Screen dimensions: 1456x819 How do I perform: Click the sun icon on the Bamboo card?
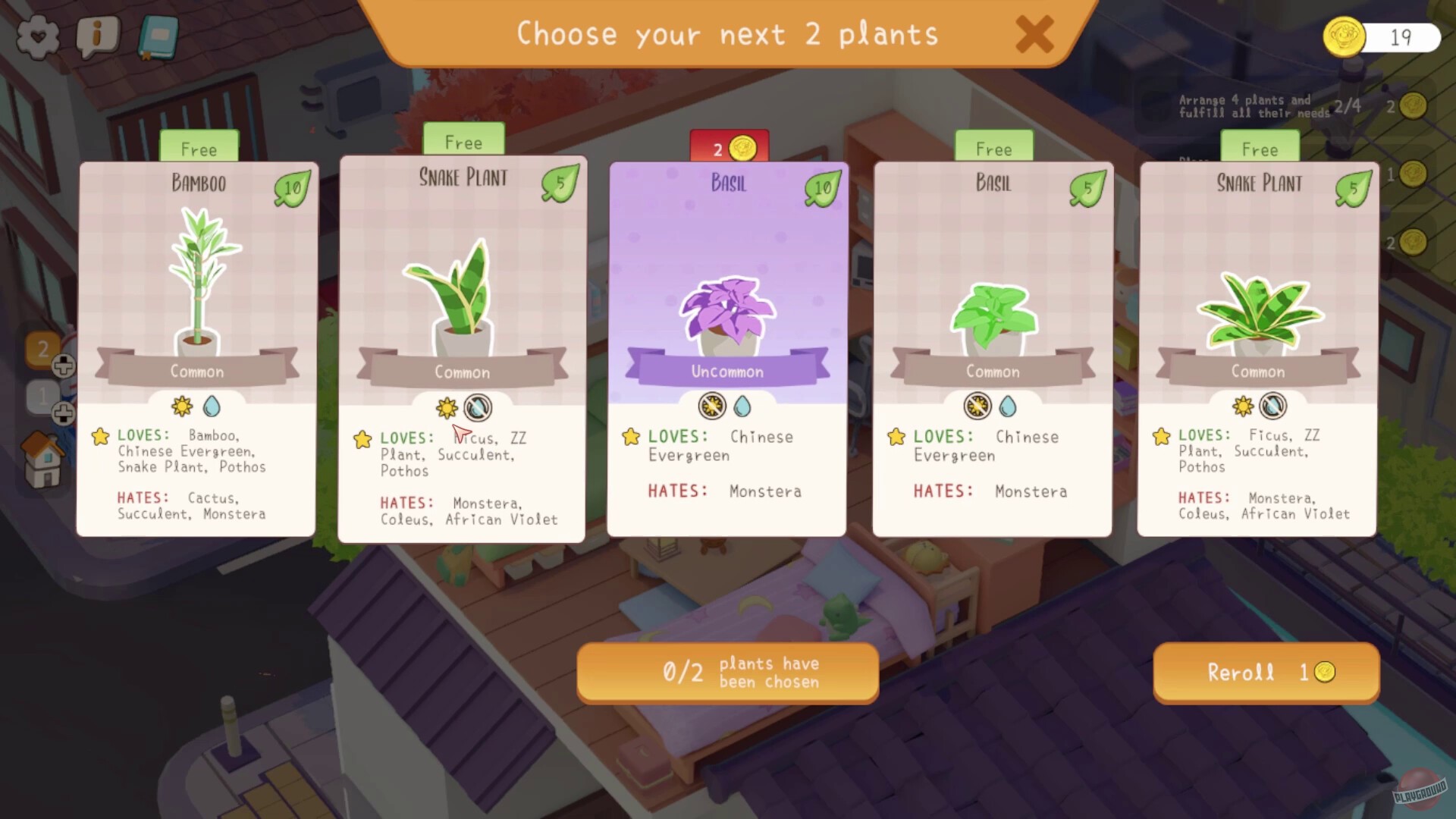(x=181, y=406)
